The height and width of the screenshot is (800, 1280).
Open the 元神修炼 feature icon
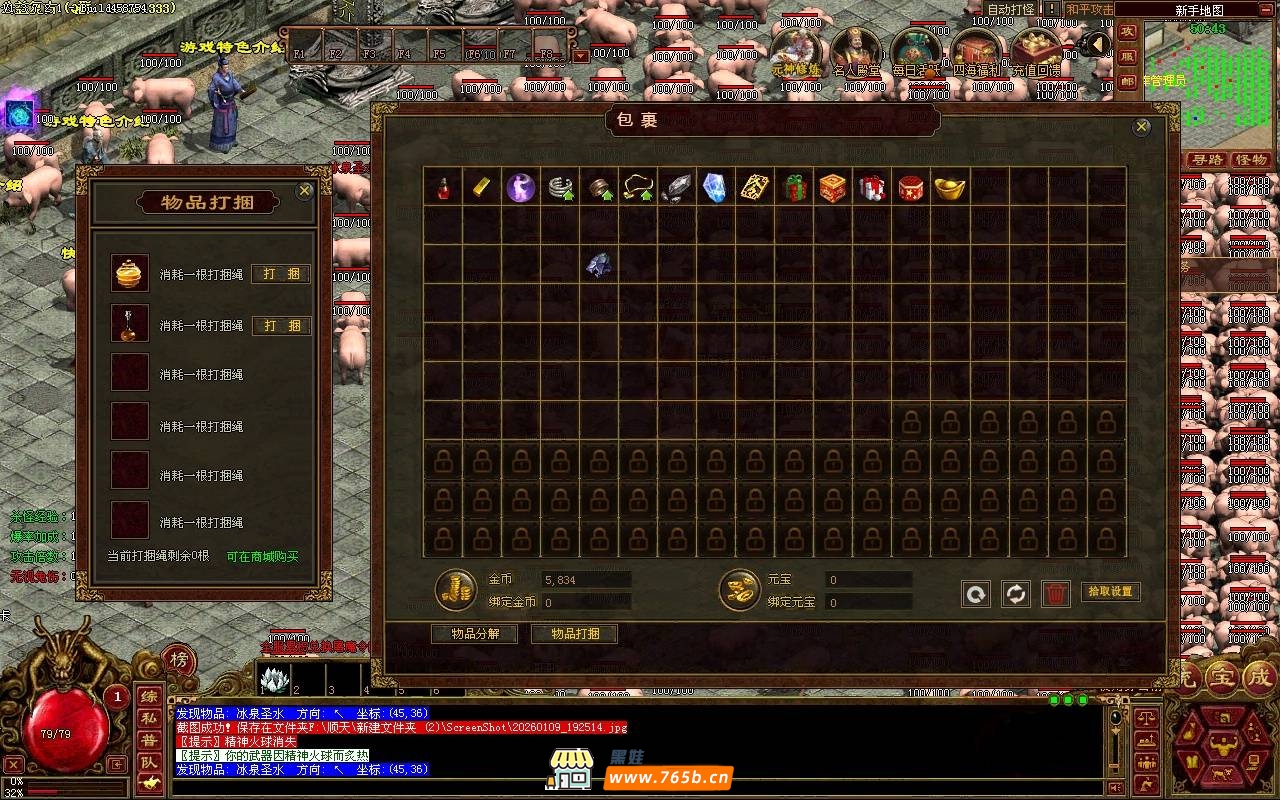797,53
